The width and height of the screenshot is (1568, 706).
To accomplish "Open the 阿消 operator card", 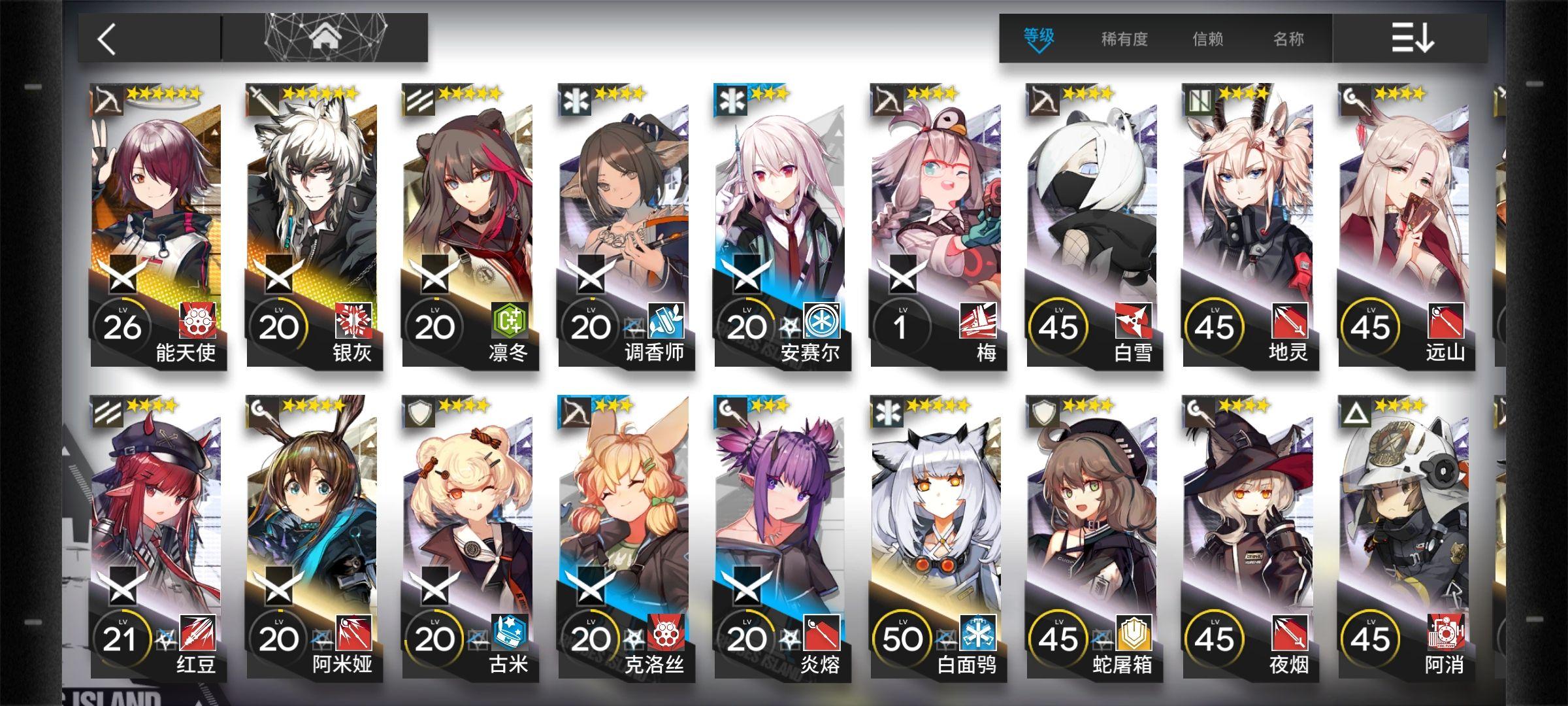I will tap(1406, 537).
